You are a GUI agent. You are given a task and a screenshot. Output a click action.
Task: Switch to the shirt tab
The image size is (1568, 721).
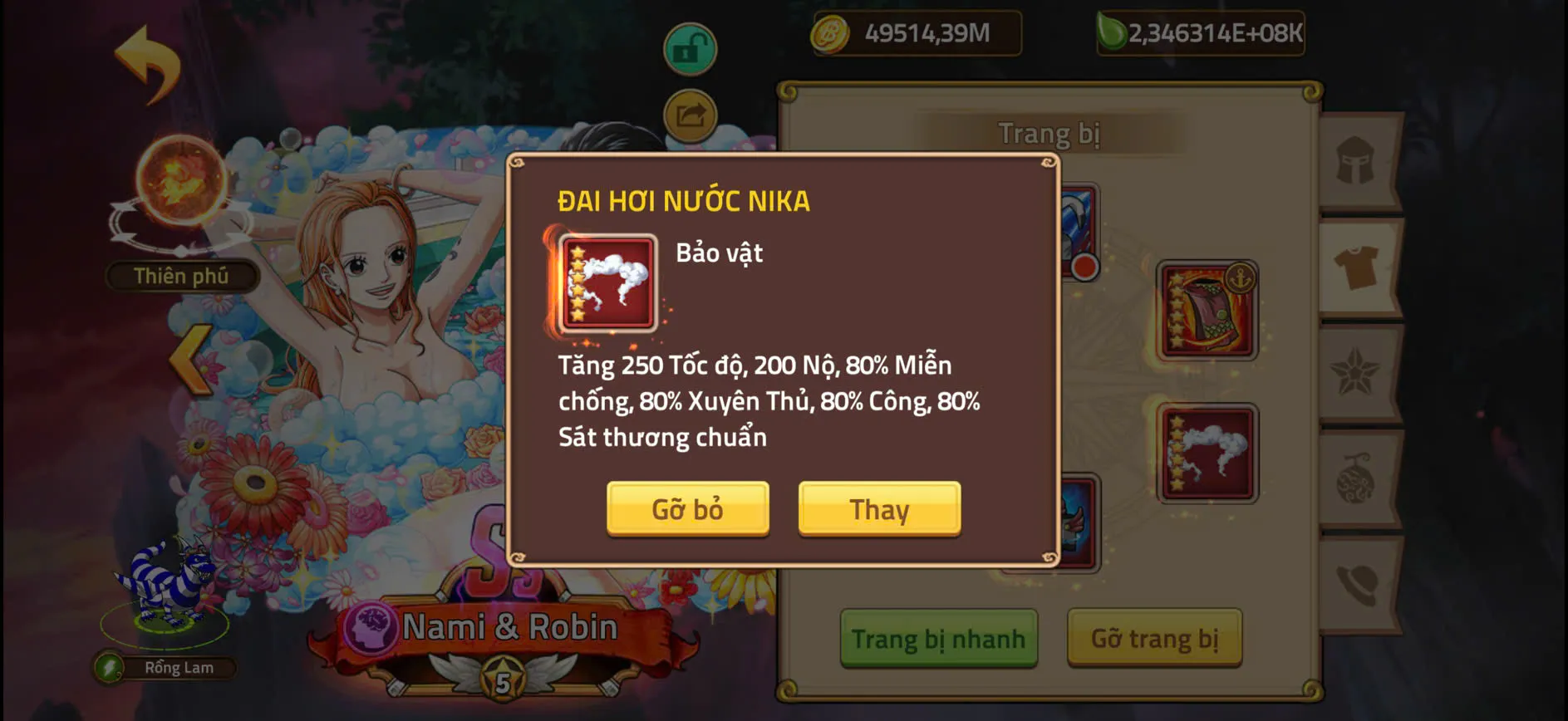tap(1356, 267)
